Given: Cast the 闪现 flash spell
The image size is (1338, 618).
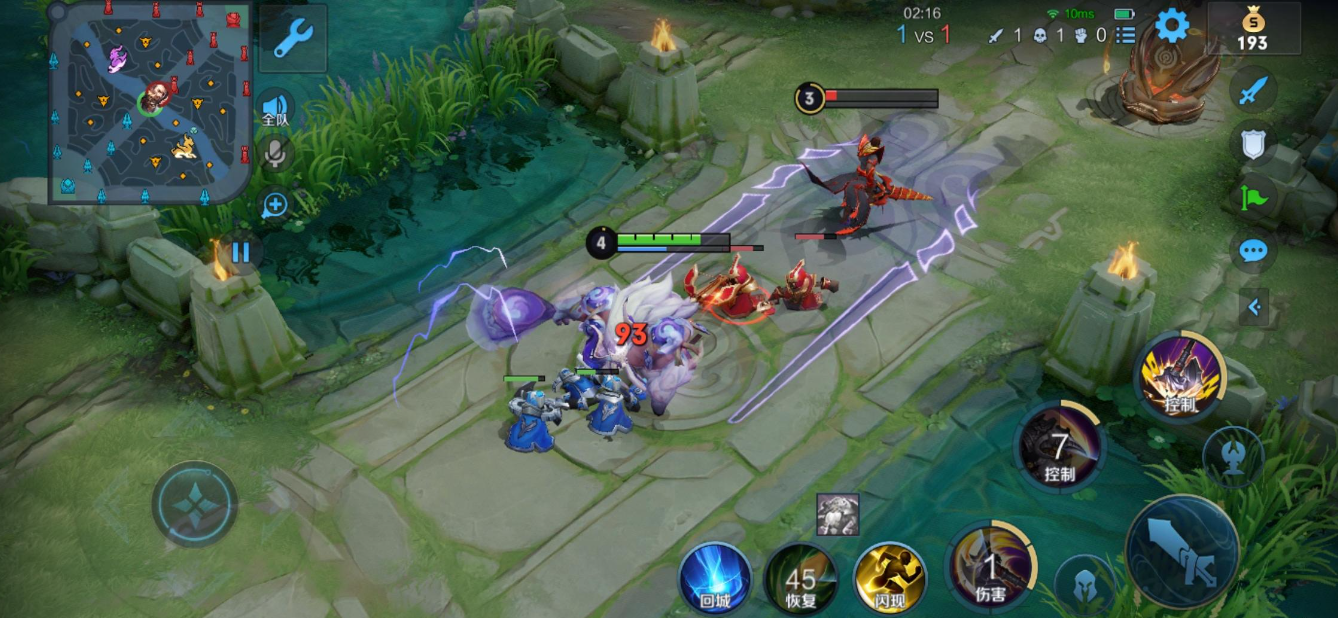Looking at the screenshot, I should (x=889, y=577).
